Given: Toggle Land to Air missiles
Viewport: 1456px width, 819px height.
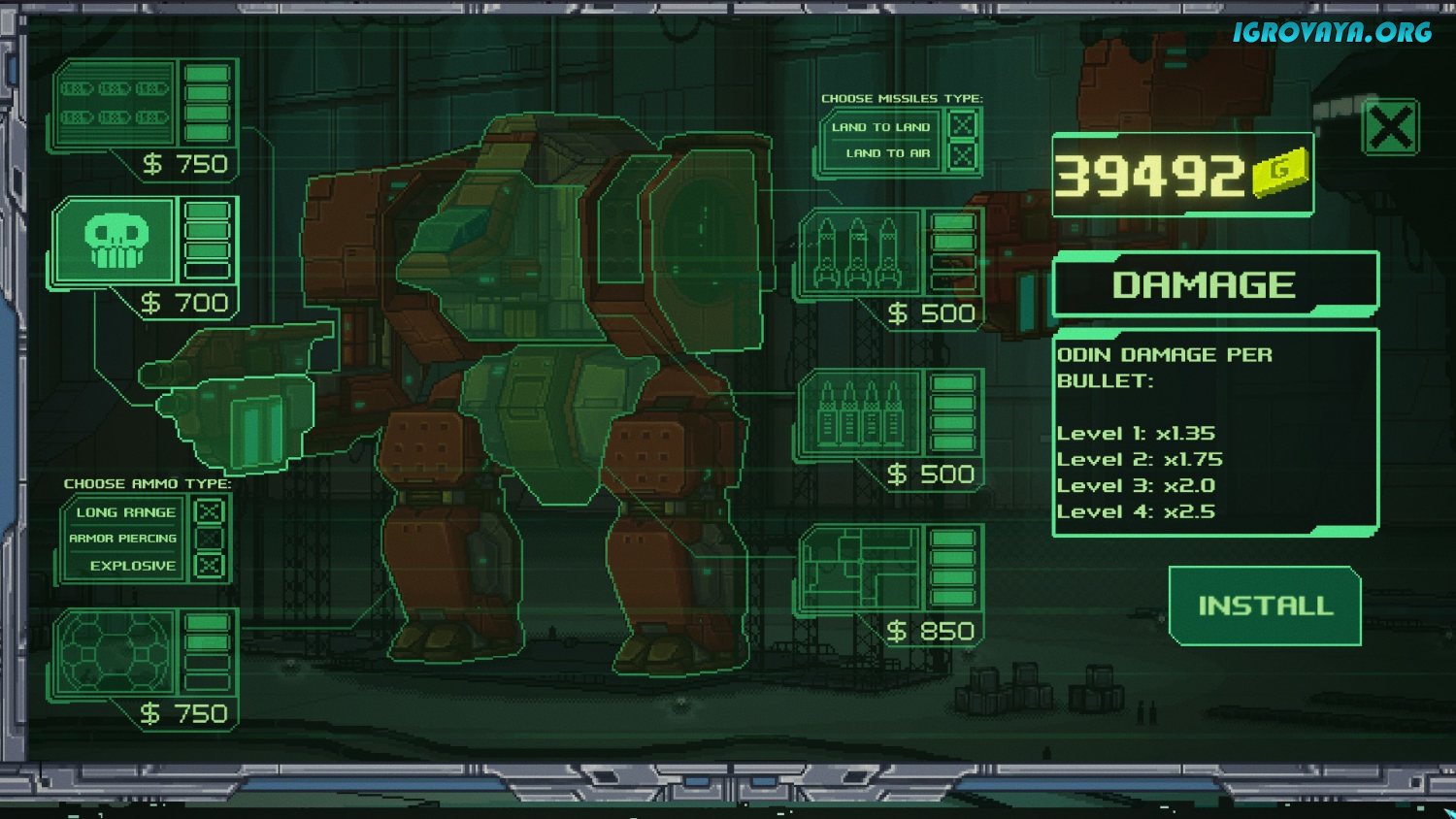Looking at the screenshot, I should 962,153.
